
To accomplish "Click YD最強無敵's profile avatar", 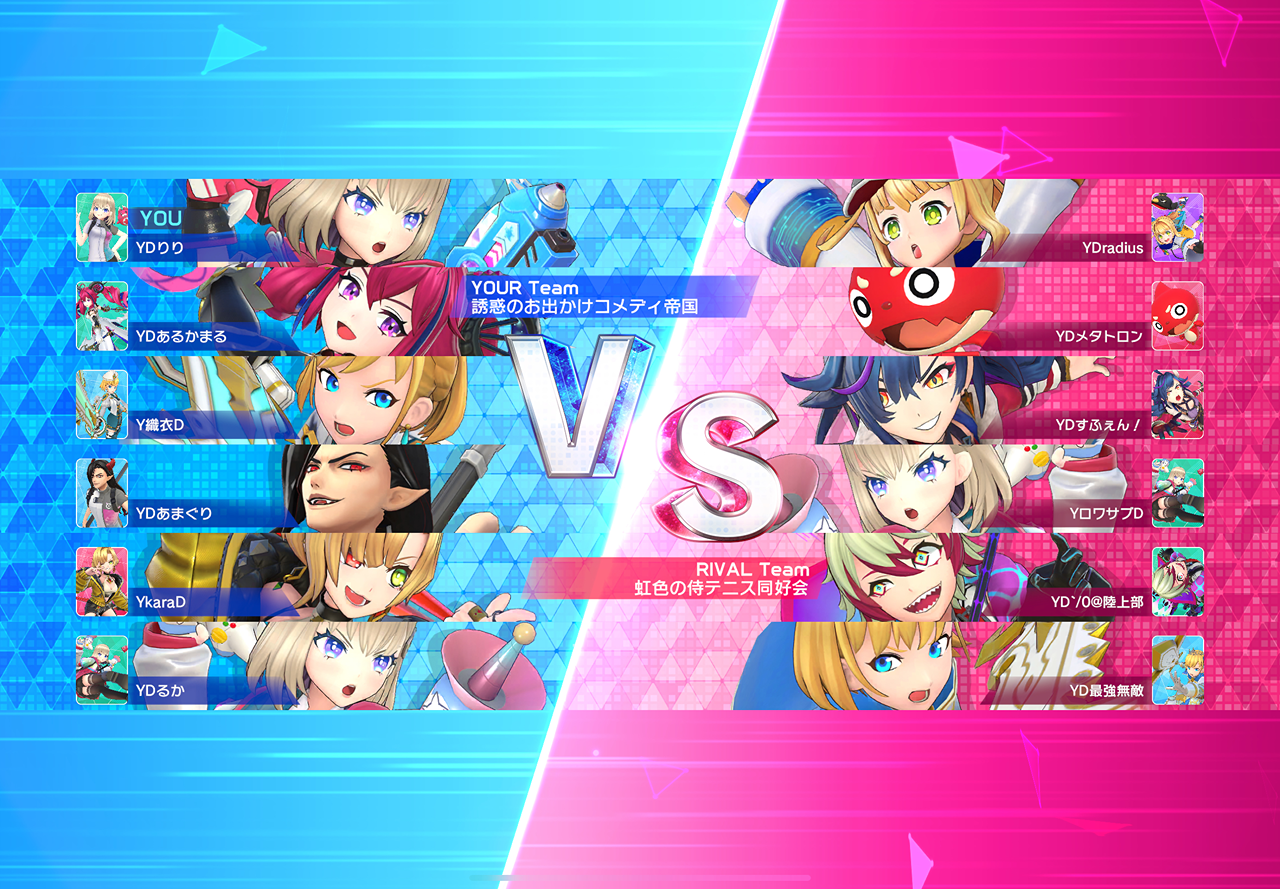I will point(1177,670).
